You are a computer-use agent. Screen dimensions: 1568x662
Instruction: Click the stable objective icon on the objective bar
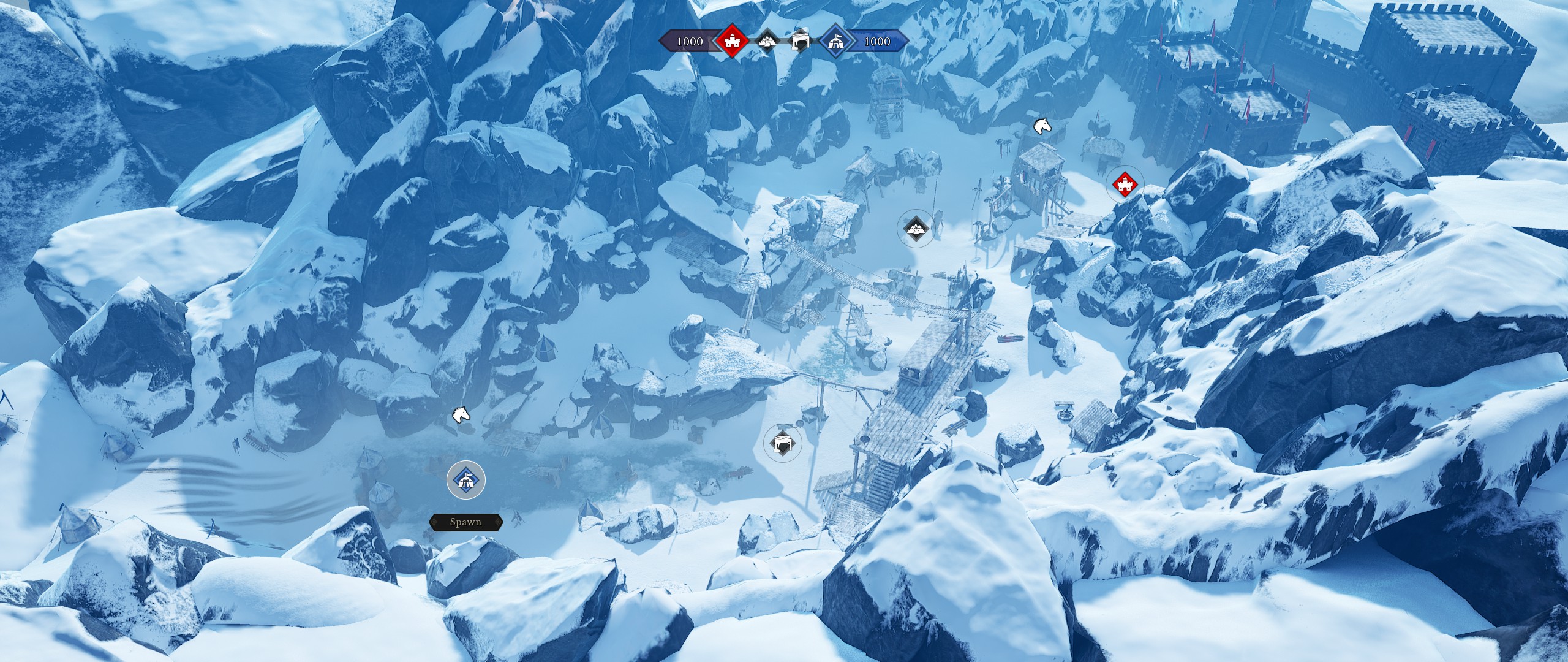[x=799, y=42]
